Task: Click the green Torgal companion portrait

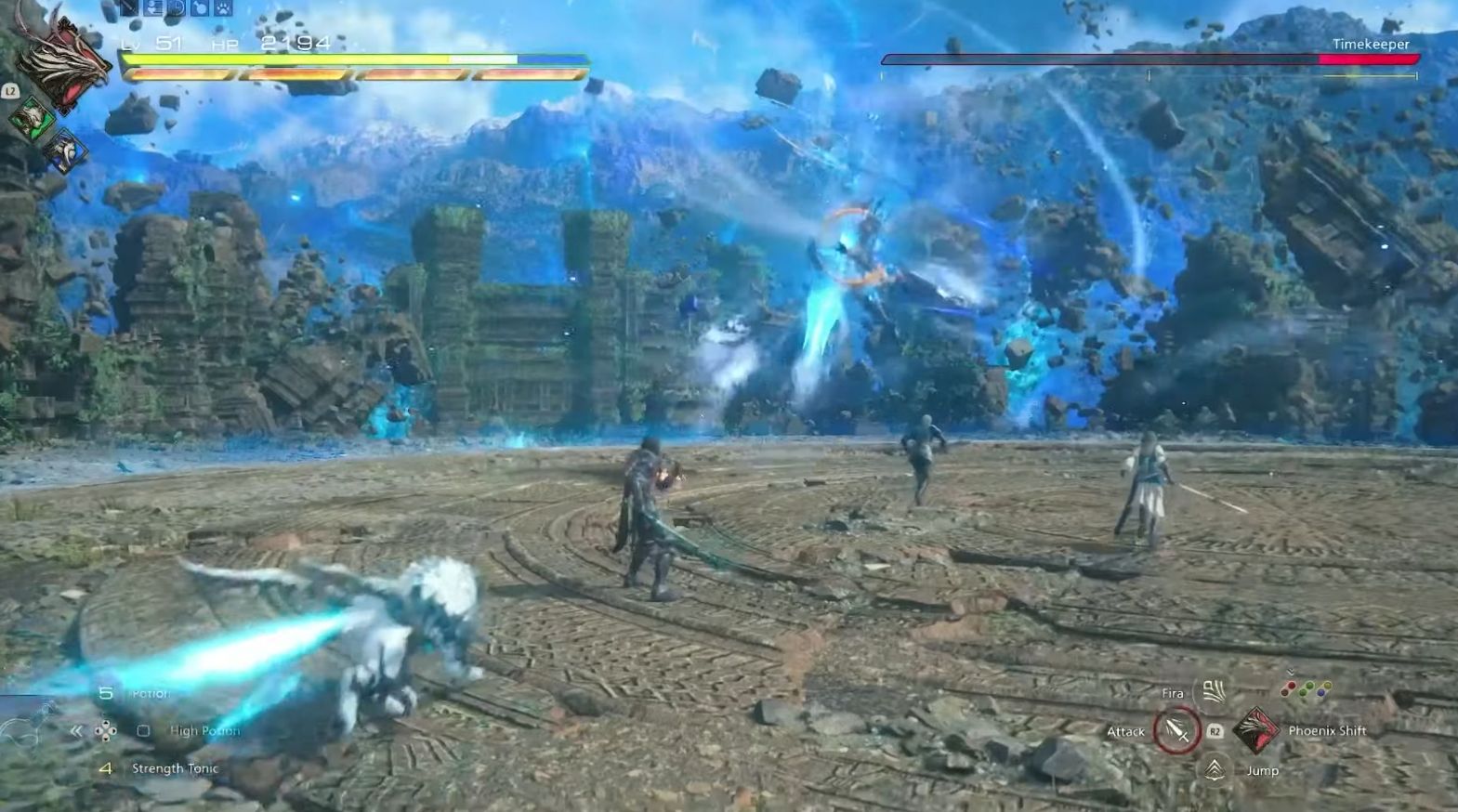Action: pos(32,119)
